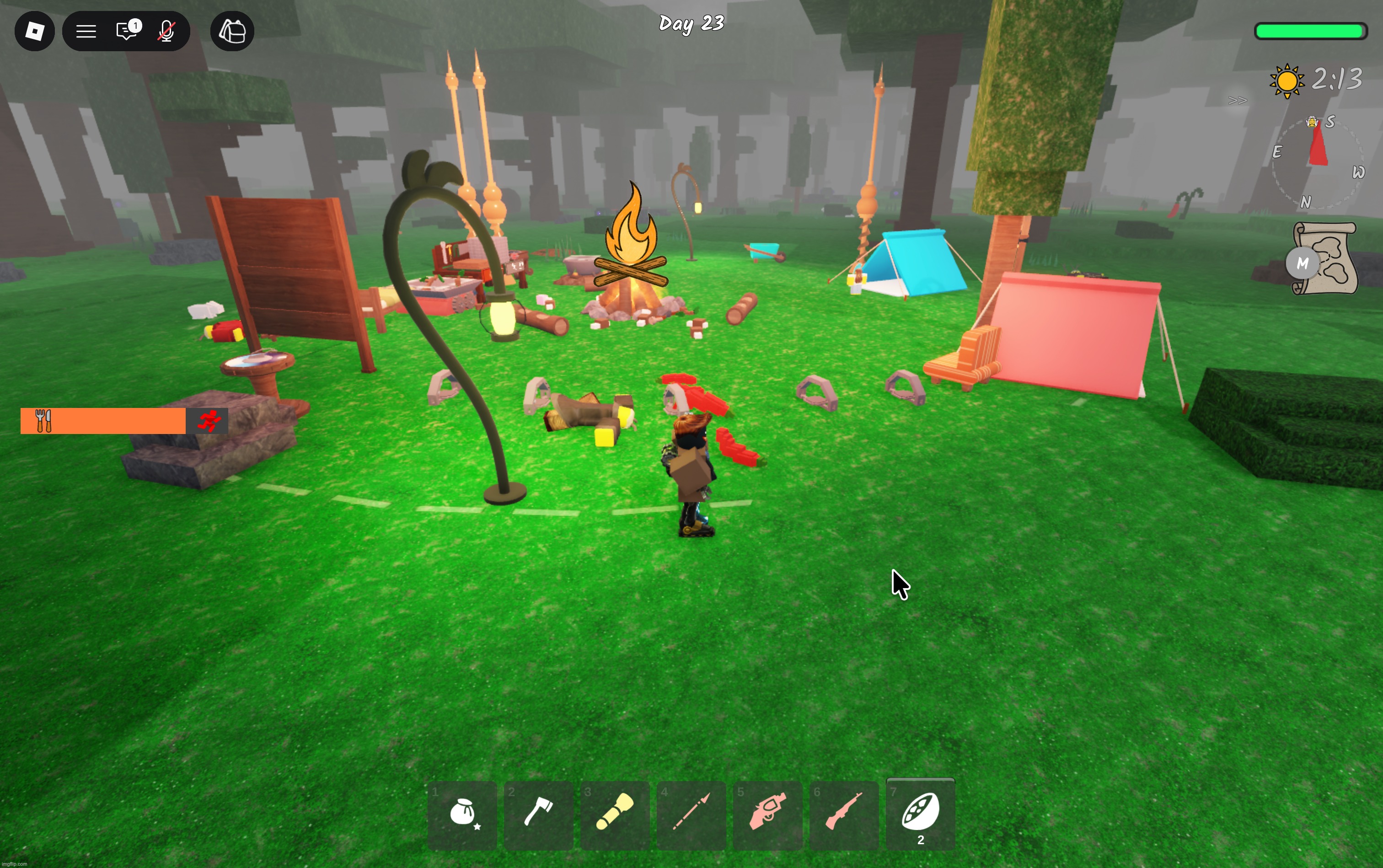This screenshot has height=868, width=1383.
Task: Open the backpack inventory icon
Action: [231, 31]
